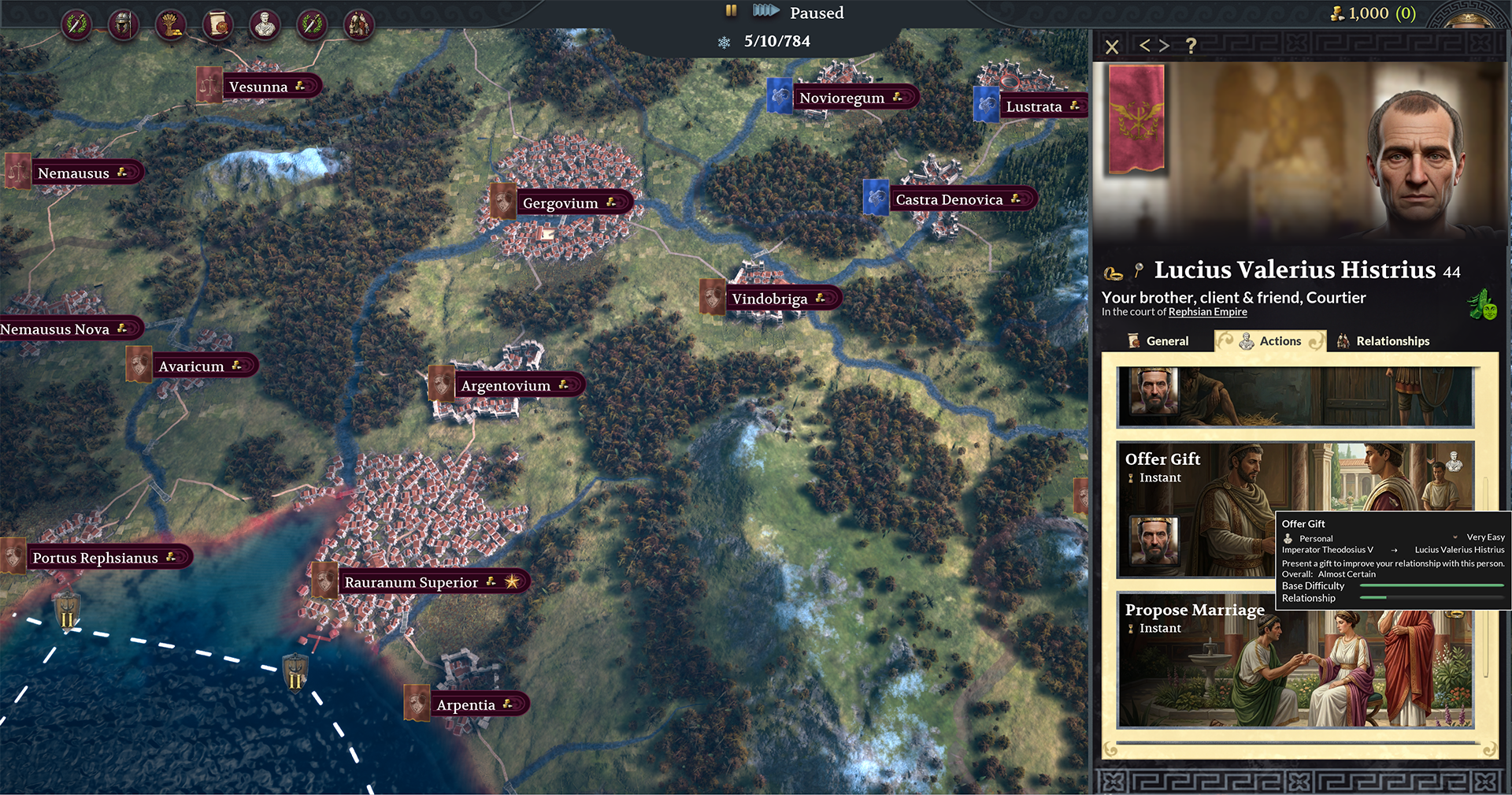
Task: Toggle the pause button
Action: [x=731, y=11]
